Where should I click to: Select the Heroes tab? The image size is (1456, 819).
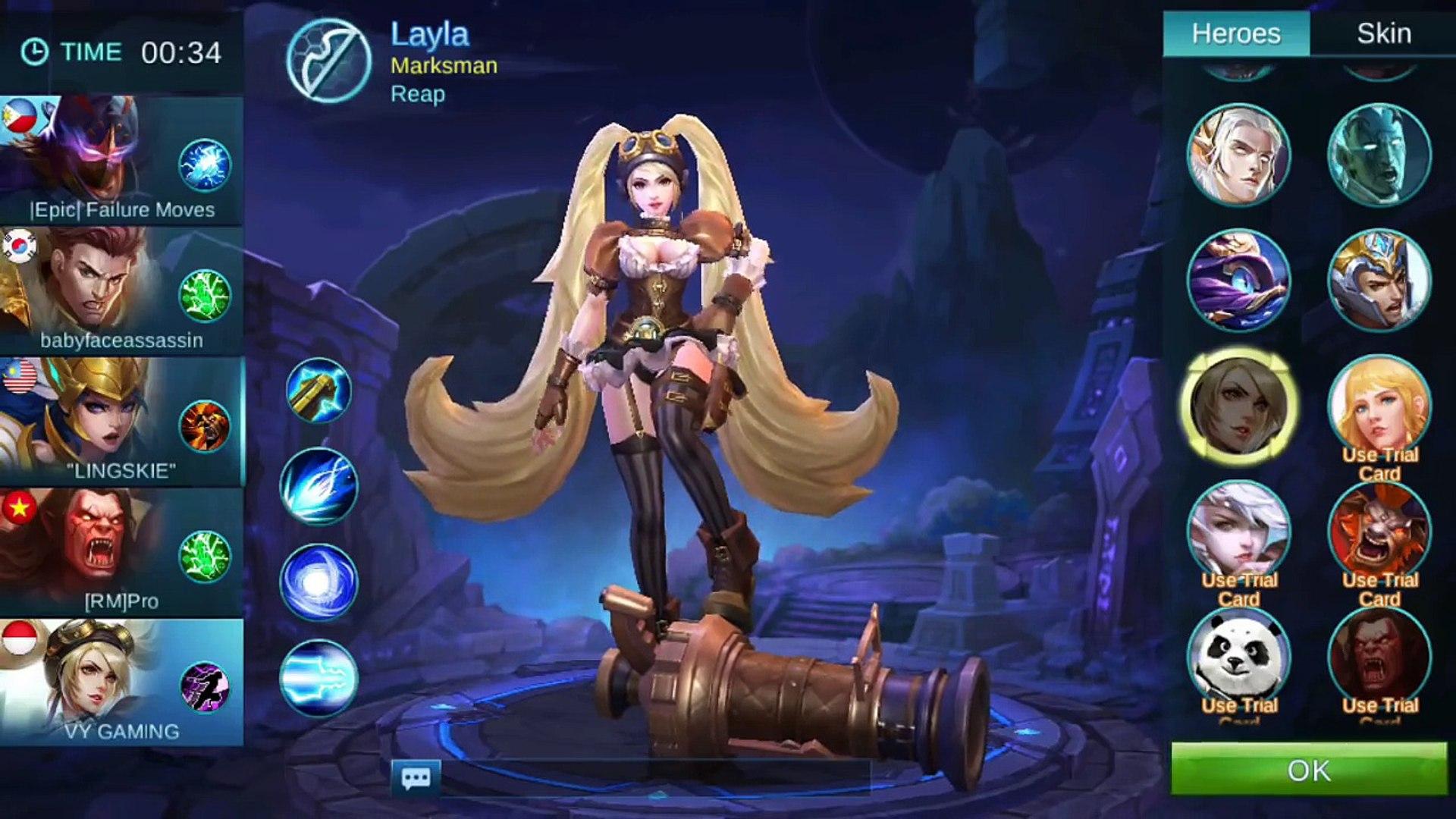[1236, 34]
